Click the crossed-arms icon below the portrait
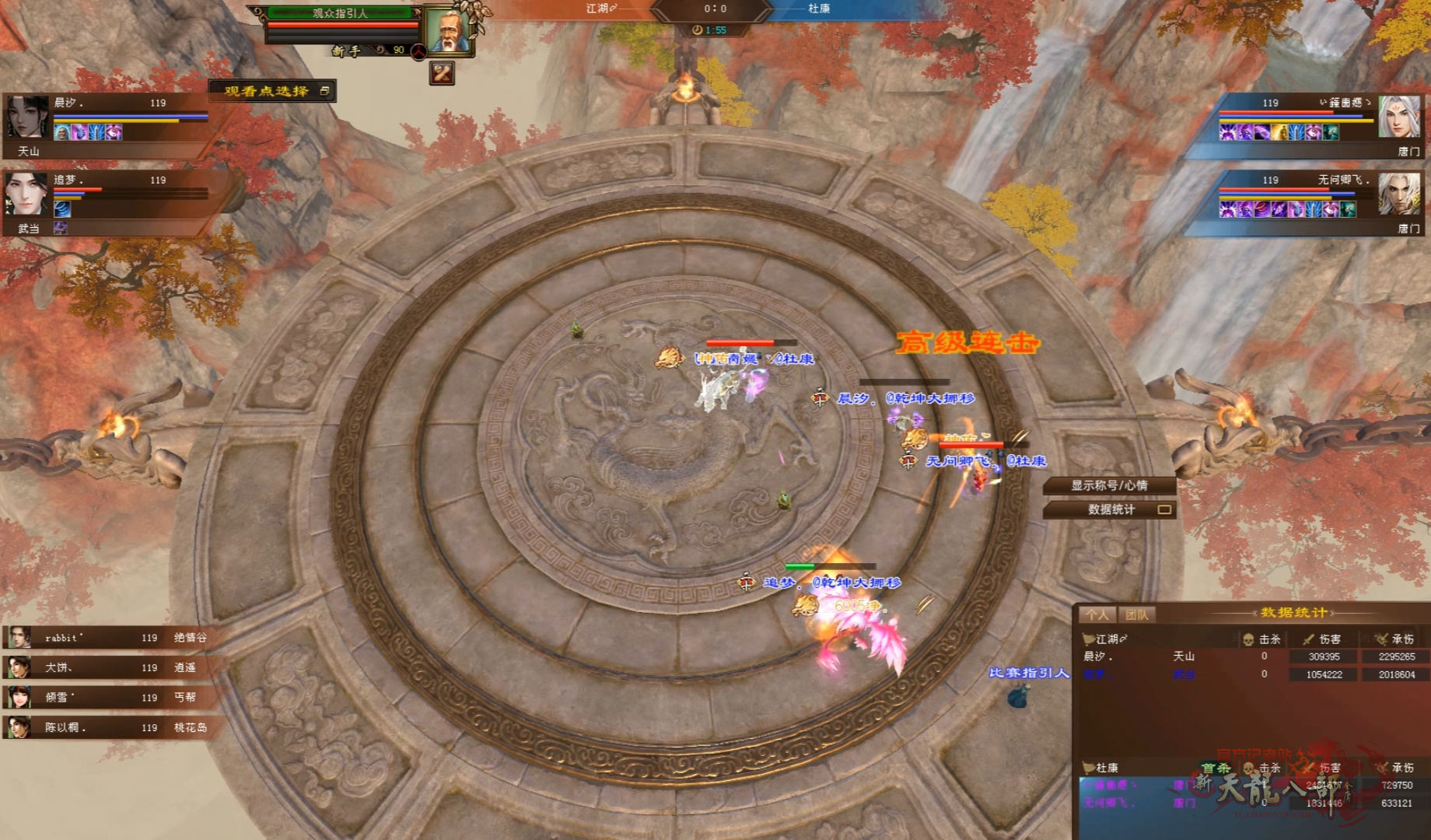This screenshot has height=840, width=1431. point(442,73)
